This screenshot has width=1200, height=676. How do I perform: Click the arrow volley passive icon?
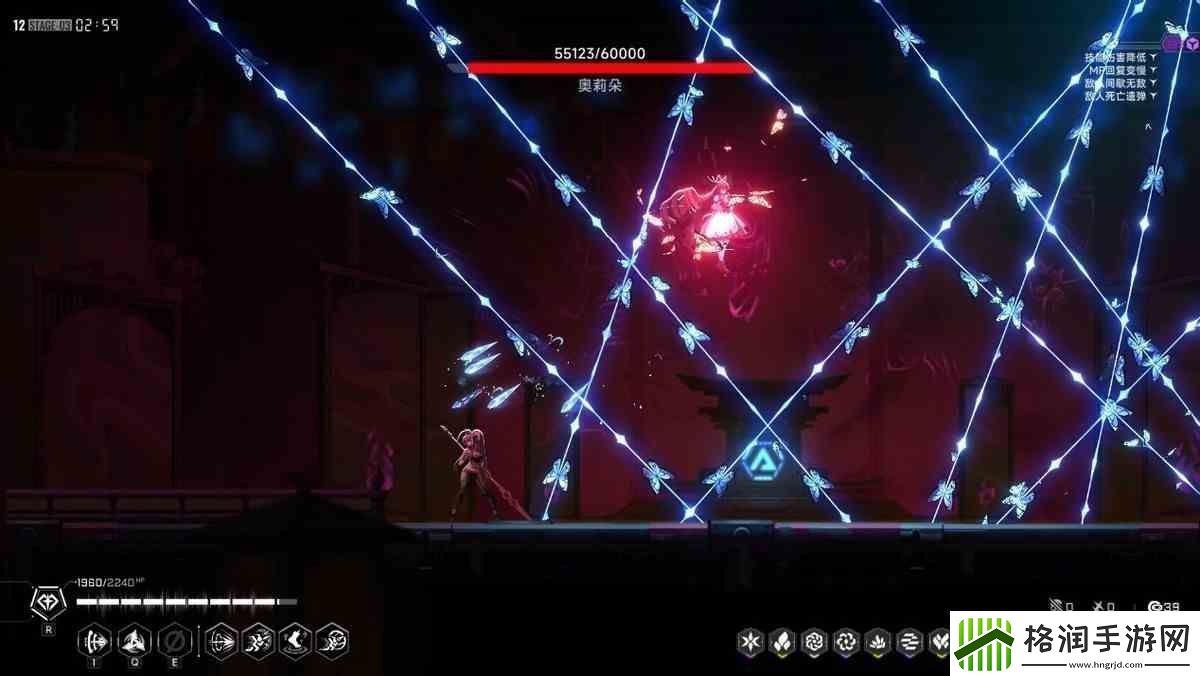pyautogui.click(x=221, y=640)
